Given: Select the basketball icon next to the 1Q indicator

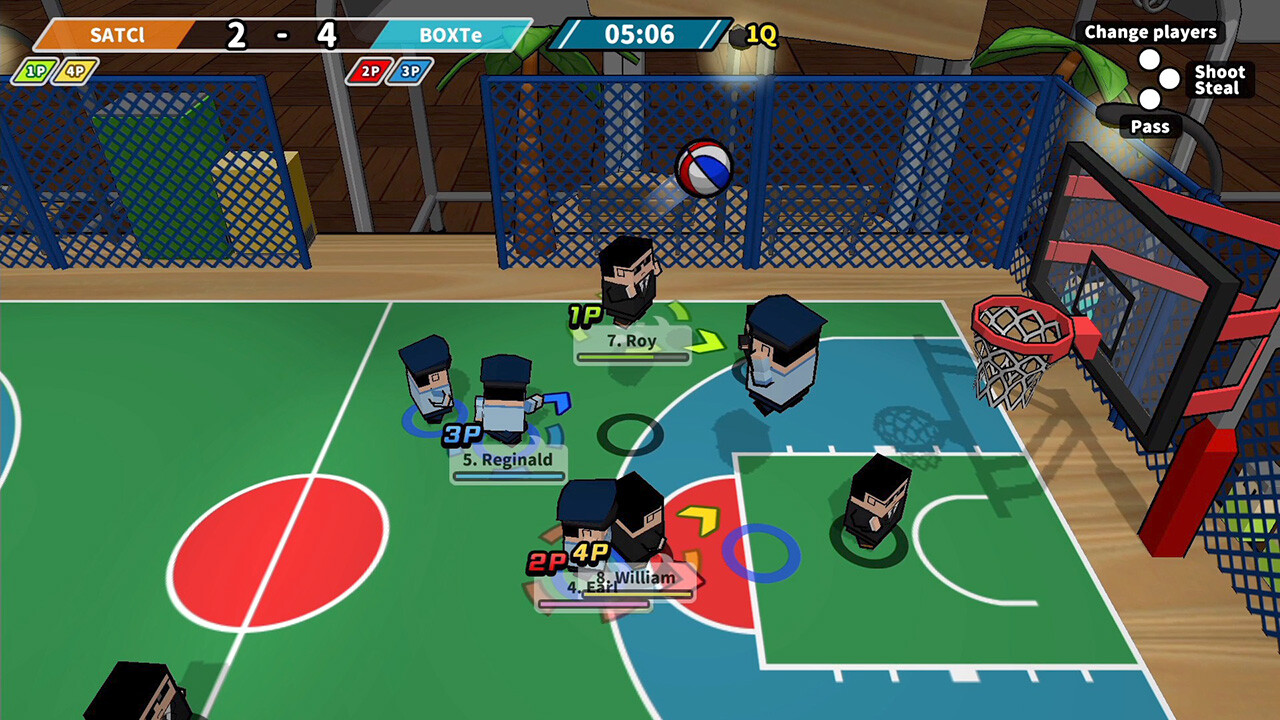Looking at the screenshot, I should point(738,35).
